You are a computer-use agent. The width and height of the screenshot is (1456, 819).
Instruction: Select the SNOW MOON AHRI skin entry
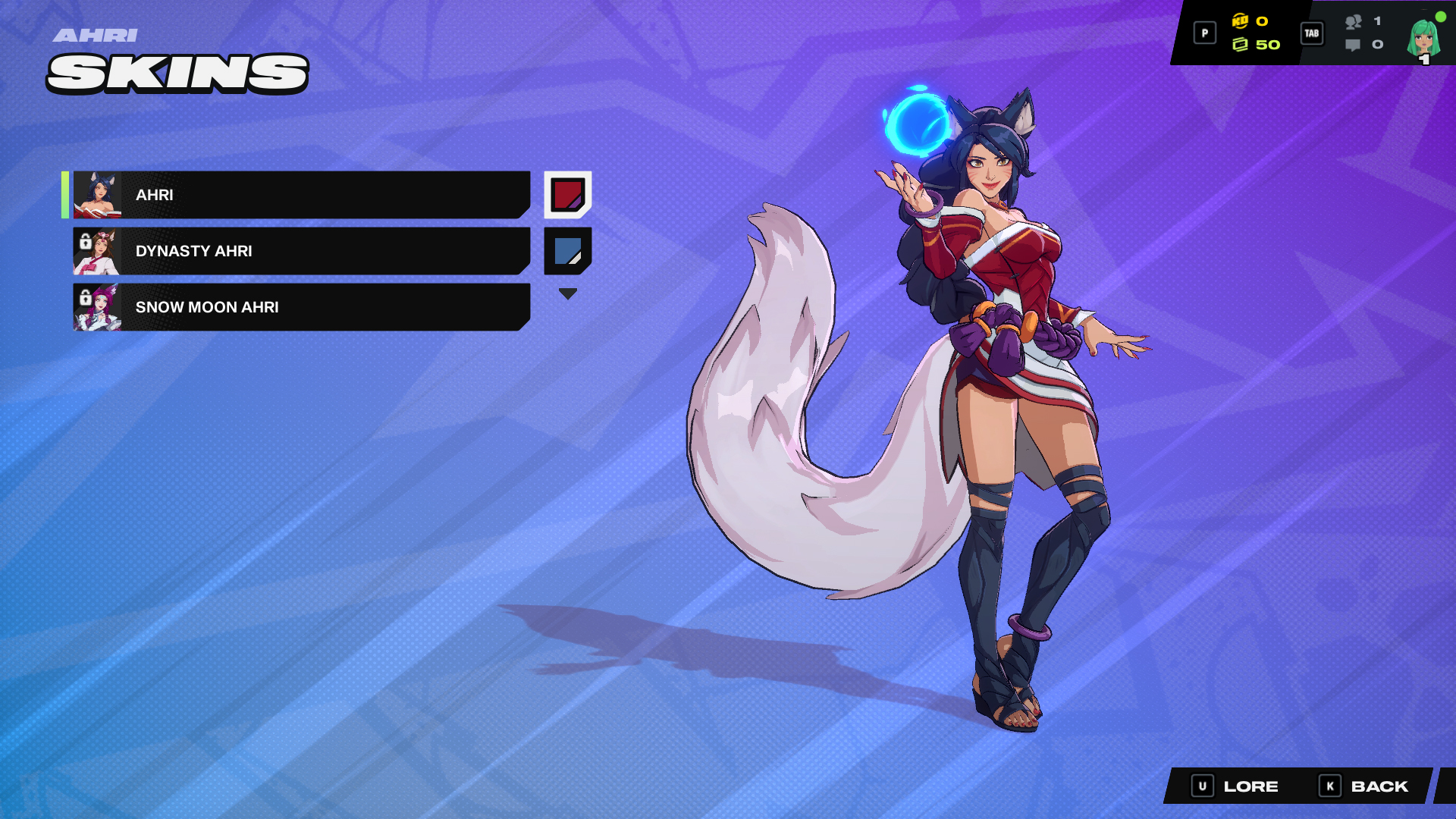303,307
